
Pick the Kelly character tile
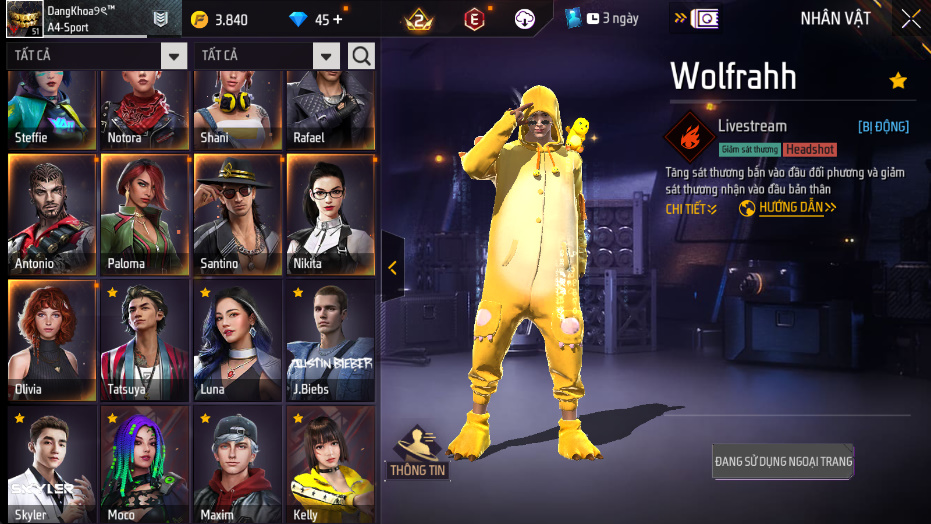pos(330,464)
